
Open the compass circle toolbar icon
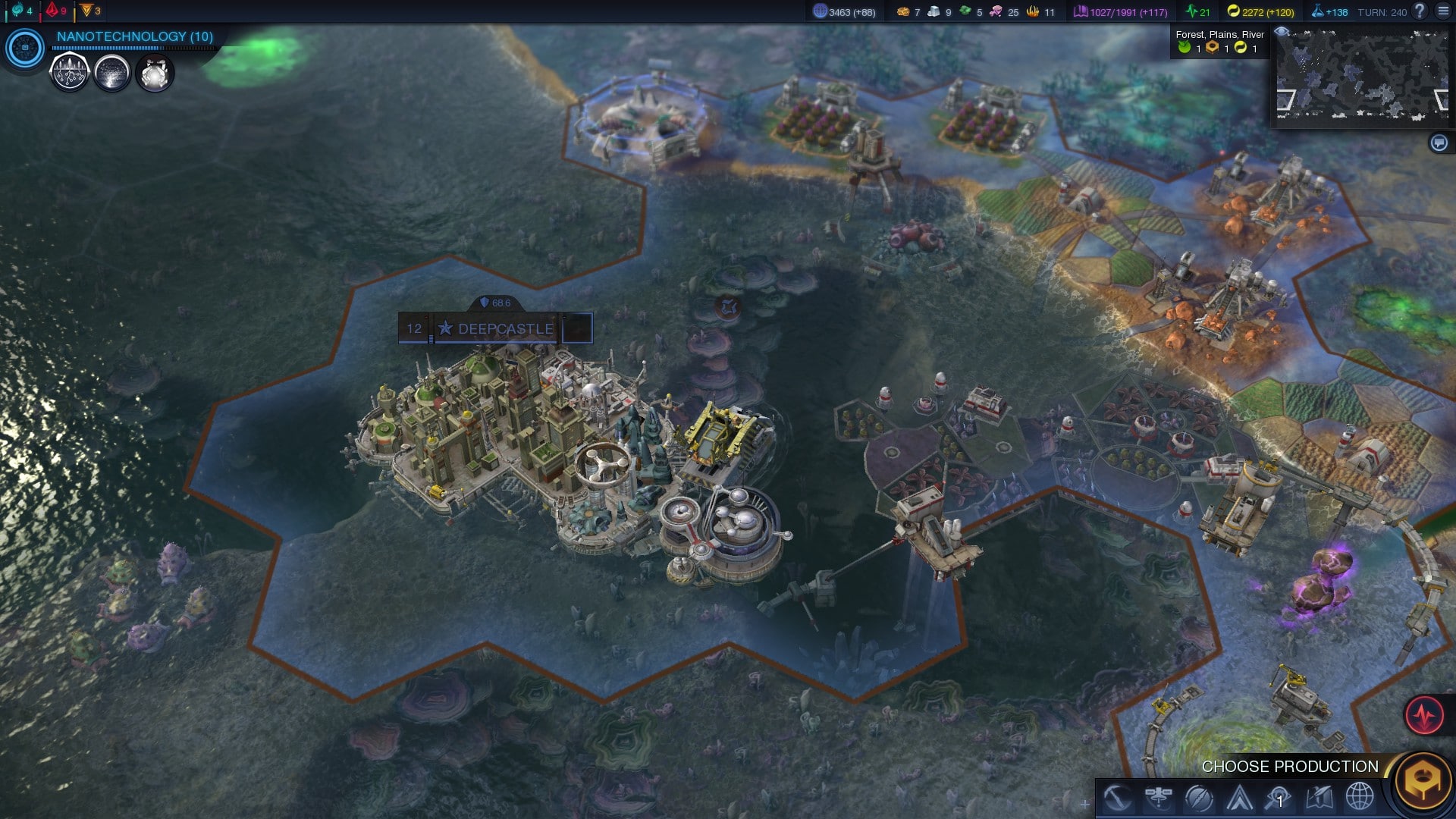click(1199, 797)
